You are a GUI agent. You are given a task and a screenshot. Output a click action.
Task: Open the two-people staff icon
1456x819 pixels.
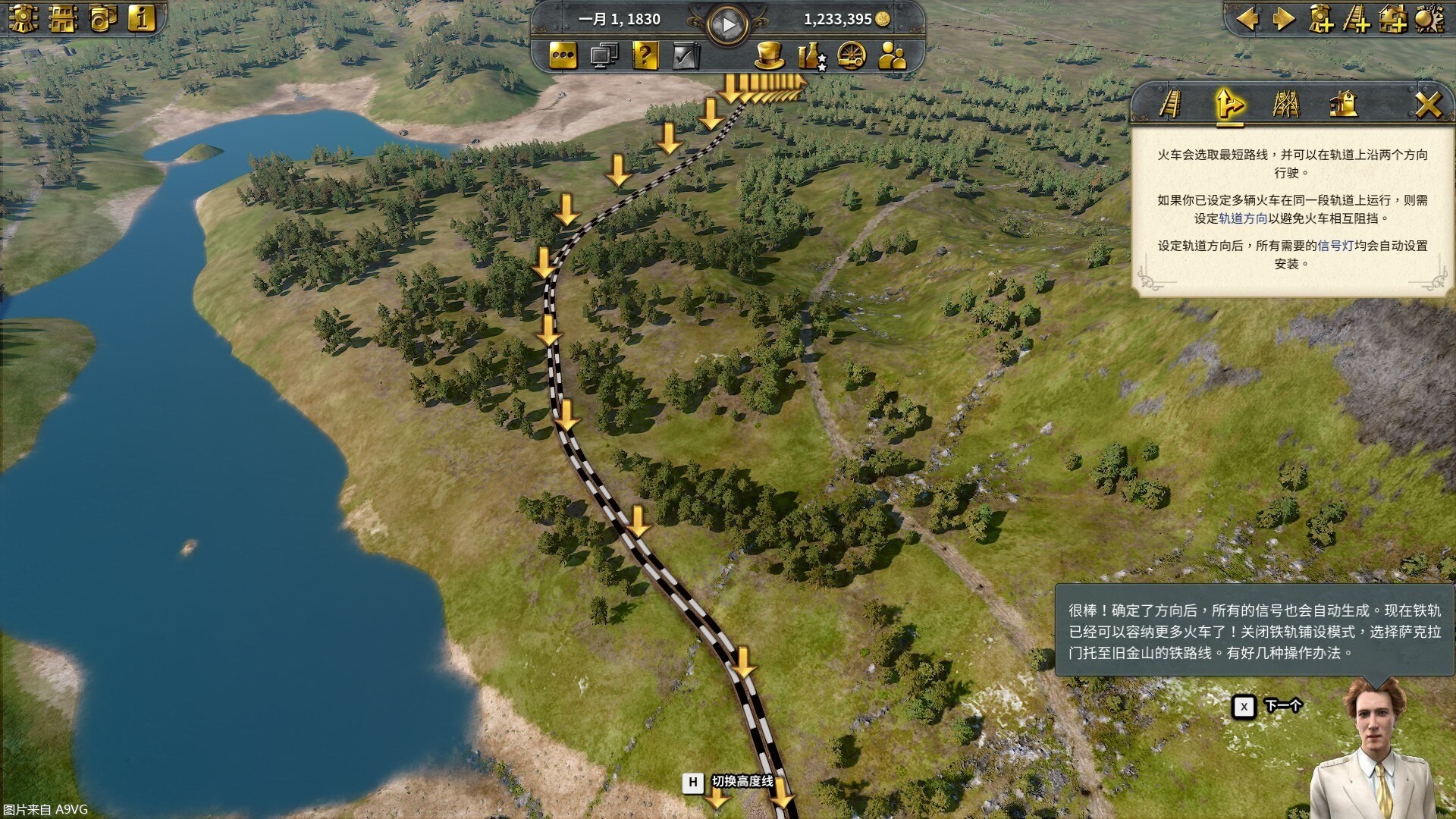[893, 55]
